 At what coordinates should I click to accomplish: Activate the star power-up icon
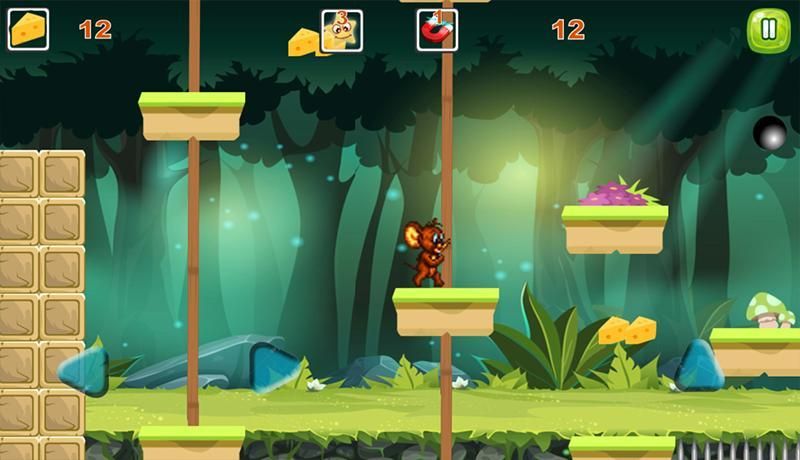point(341,31)
